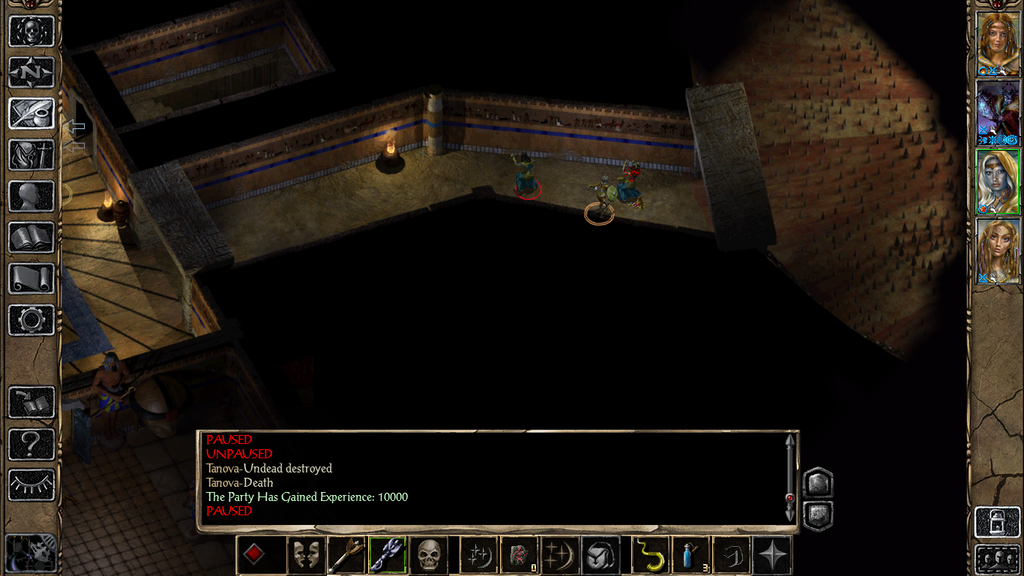Screen dimensions: 1024x576
Task: Toggle the padlock button below portraits
Action: [997, 522]
